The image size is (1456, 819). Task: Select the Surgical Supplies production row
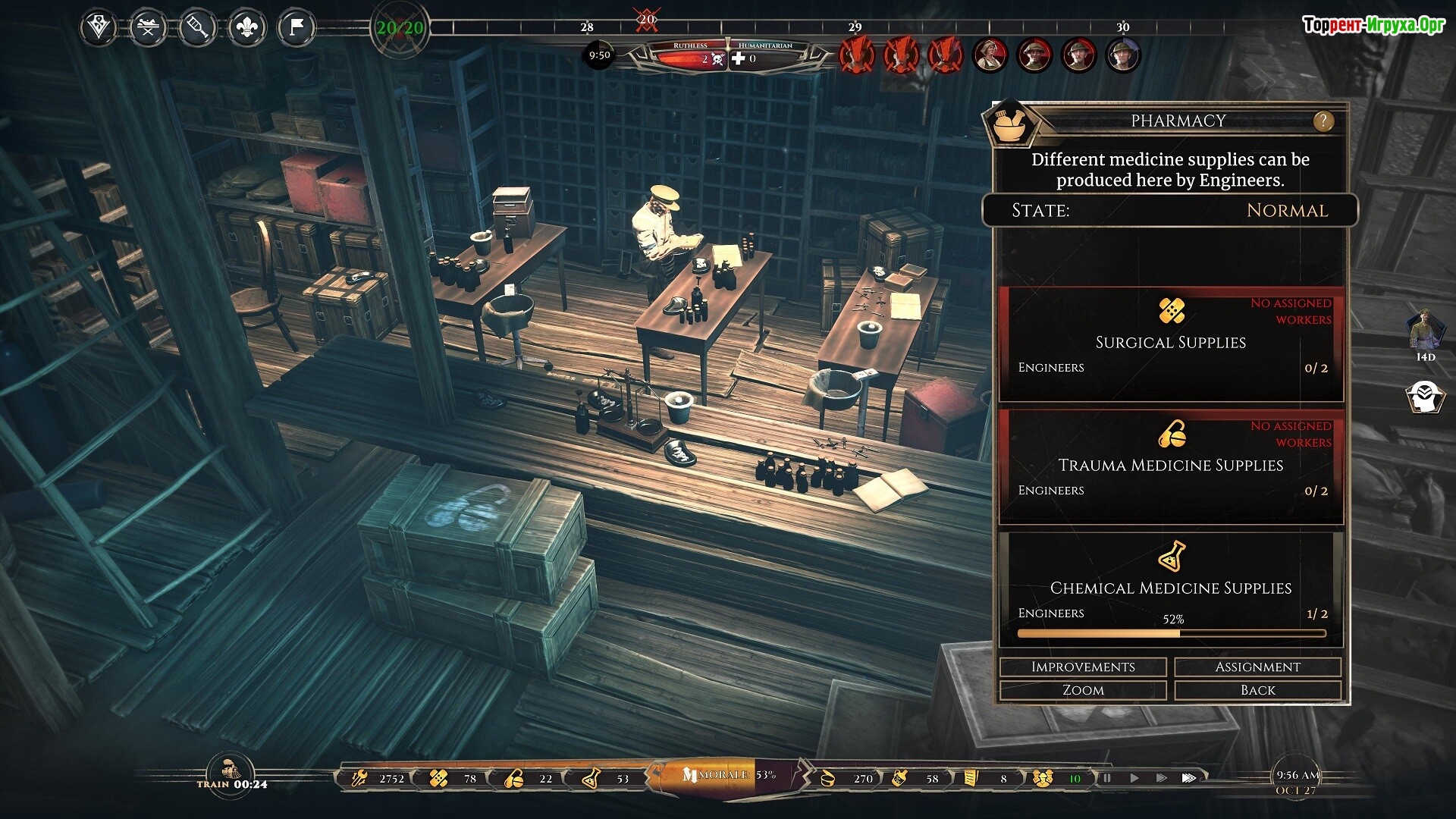pos(1171,344)
